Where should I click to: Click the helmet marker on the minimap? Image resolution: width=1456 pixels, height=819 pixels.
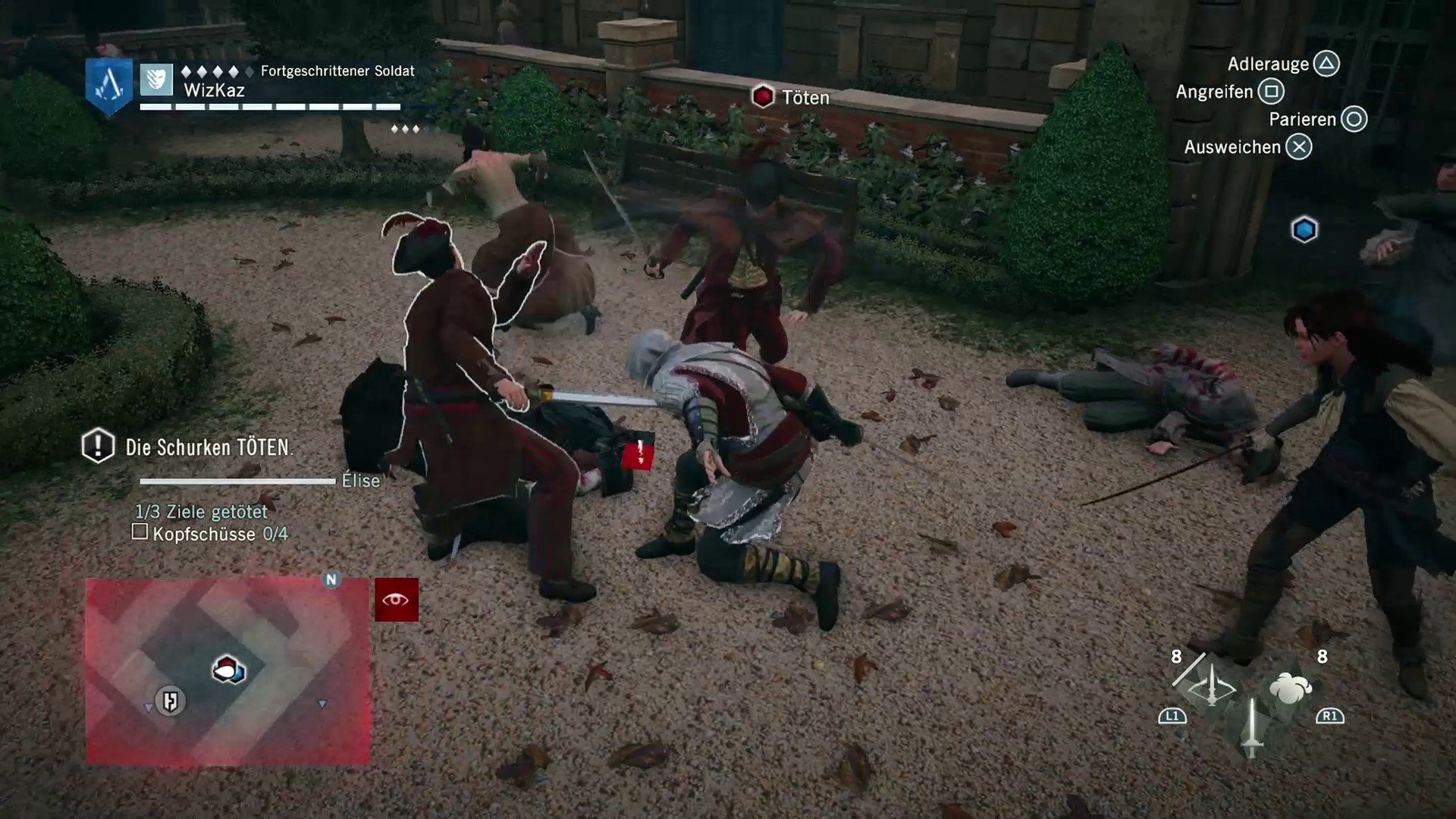point(170,701)
